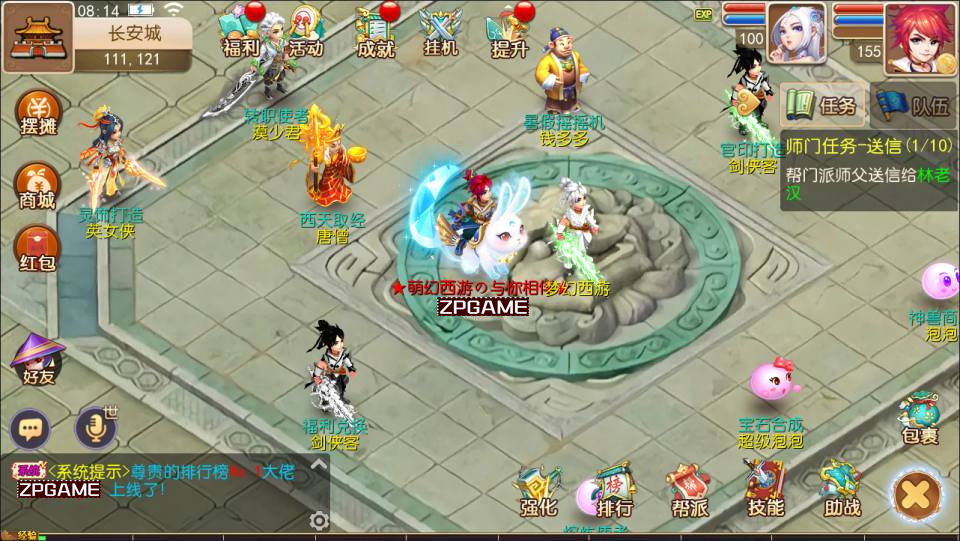This screenshot has width=960, height=541.
Task: Open the chat bubble button
Action: click(x=31, y=430)
